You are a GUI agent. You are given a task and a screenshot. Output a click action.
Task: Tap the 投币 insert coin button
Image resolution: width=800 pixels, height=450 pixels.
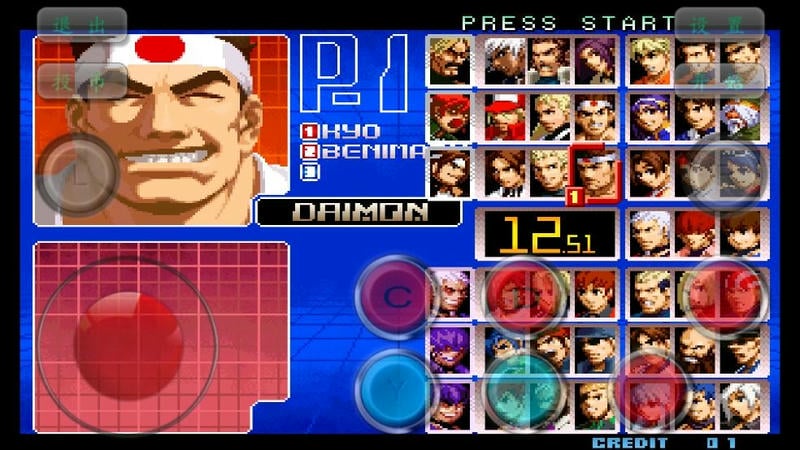tap(82, 81)
